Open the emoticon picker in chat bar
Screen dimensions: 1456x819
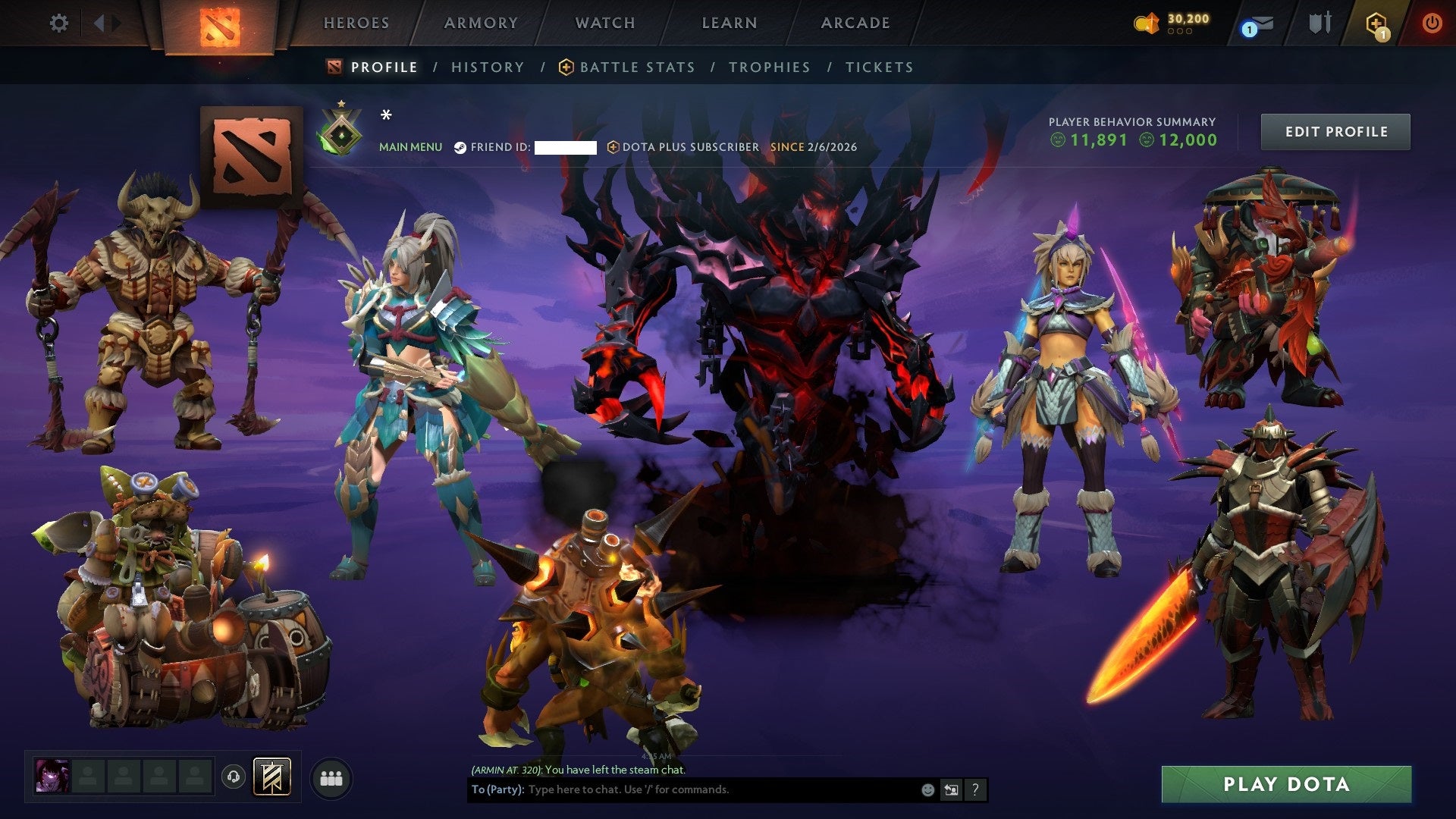[927, 789]
